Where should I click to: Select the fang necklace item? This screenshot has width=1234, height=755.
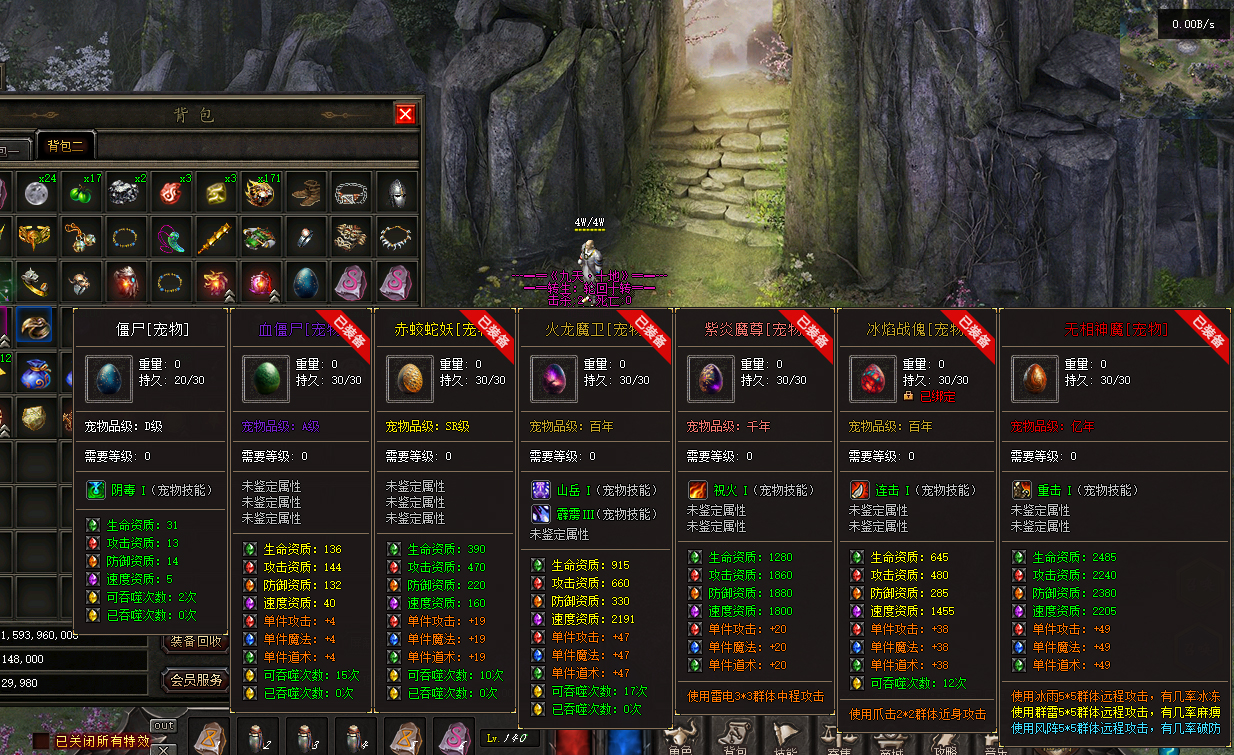coord(396,238)
